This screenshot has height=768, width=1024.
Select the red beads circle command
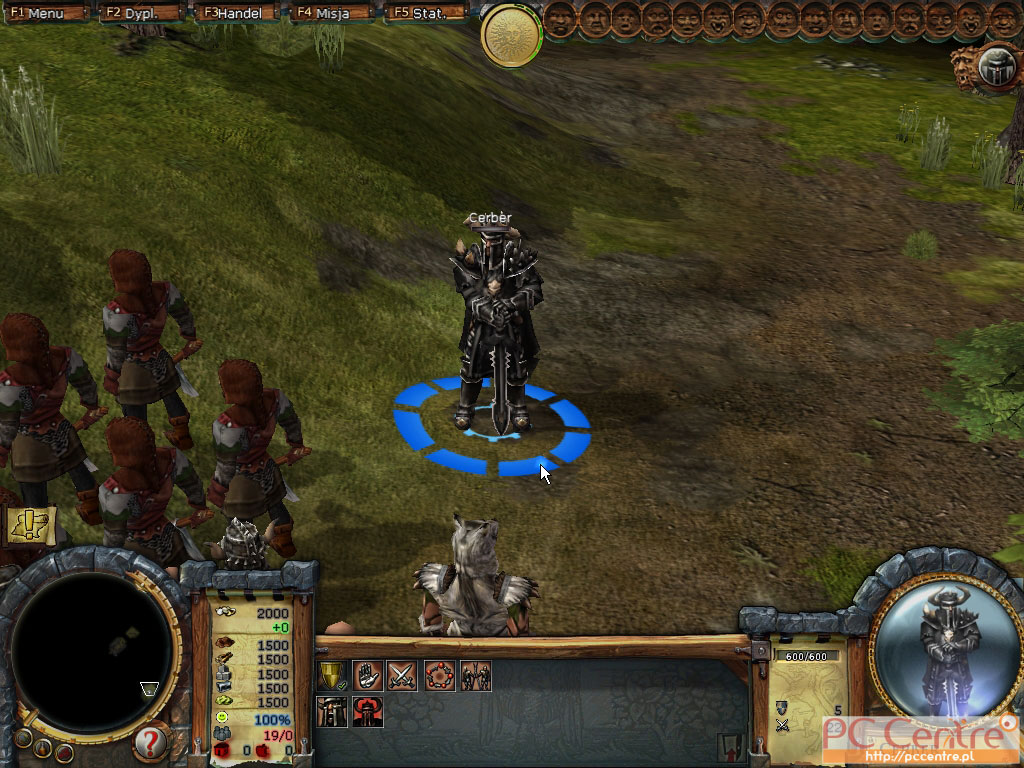[x=439, y=676]
